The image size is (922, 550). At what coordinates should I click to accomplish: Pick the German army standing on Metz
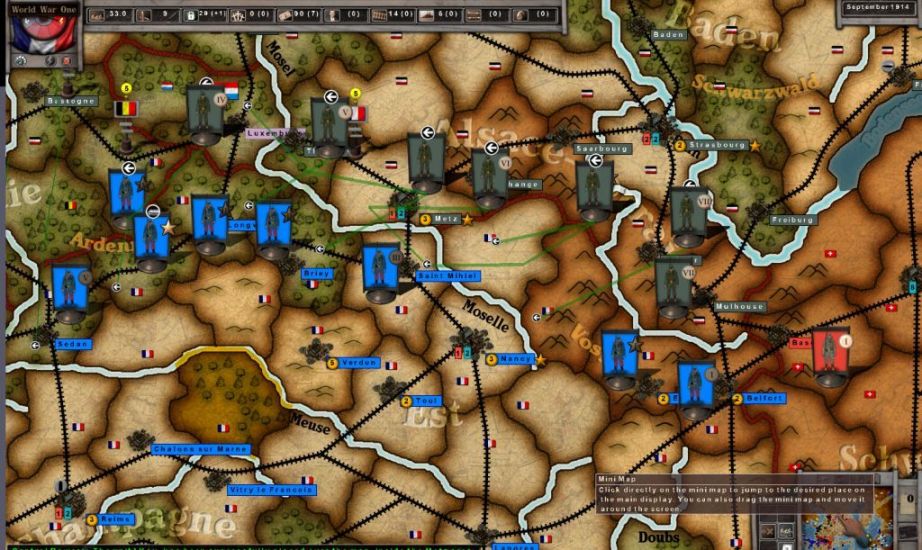point(425,162)
